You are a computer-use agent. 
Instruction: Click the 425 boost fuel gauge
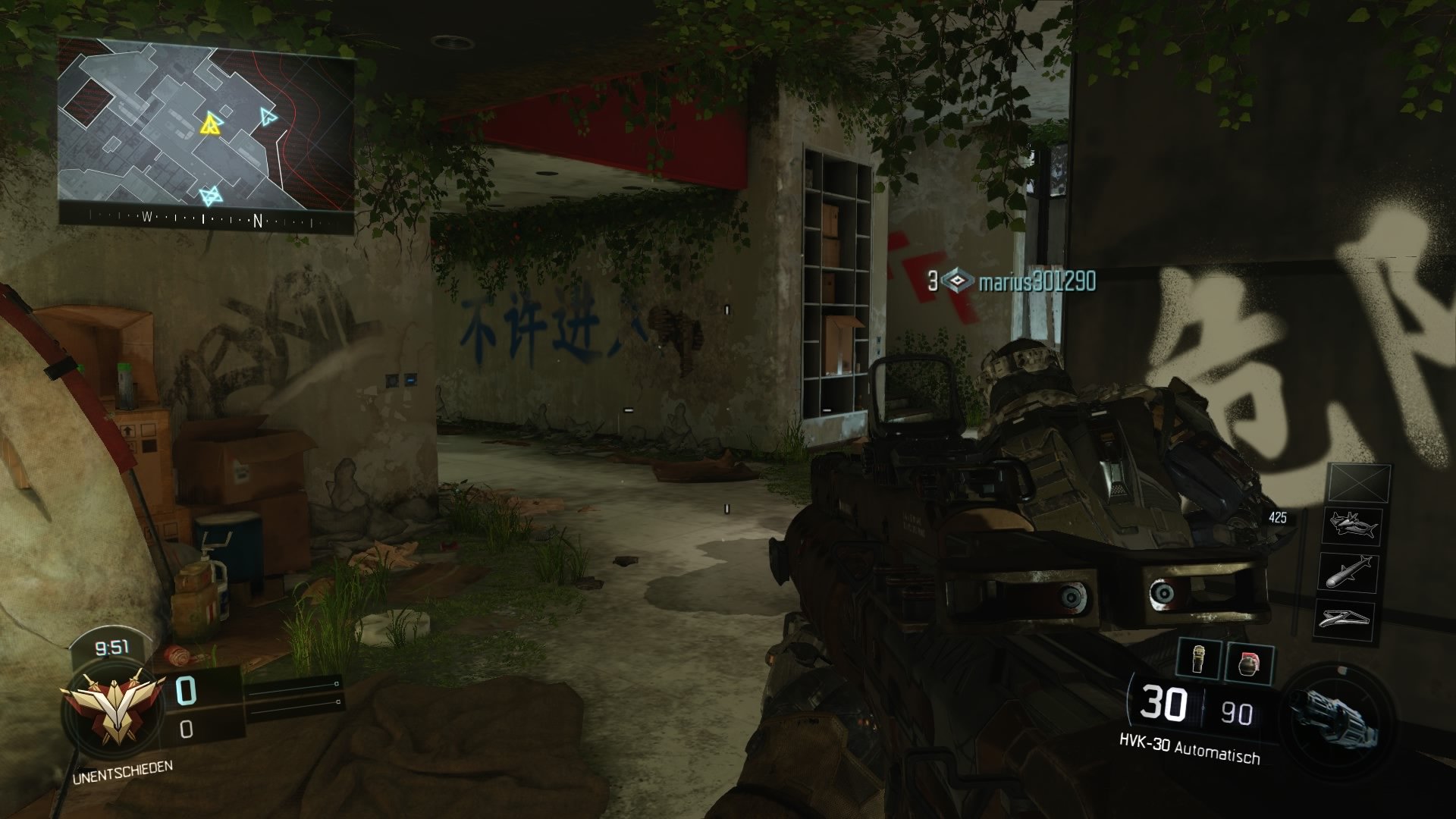(x=1278, y=517)
